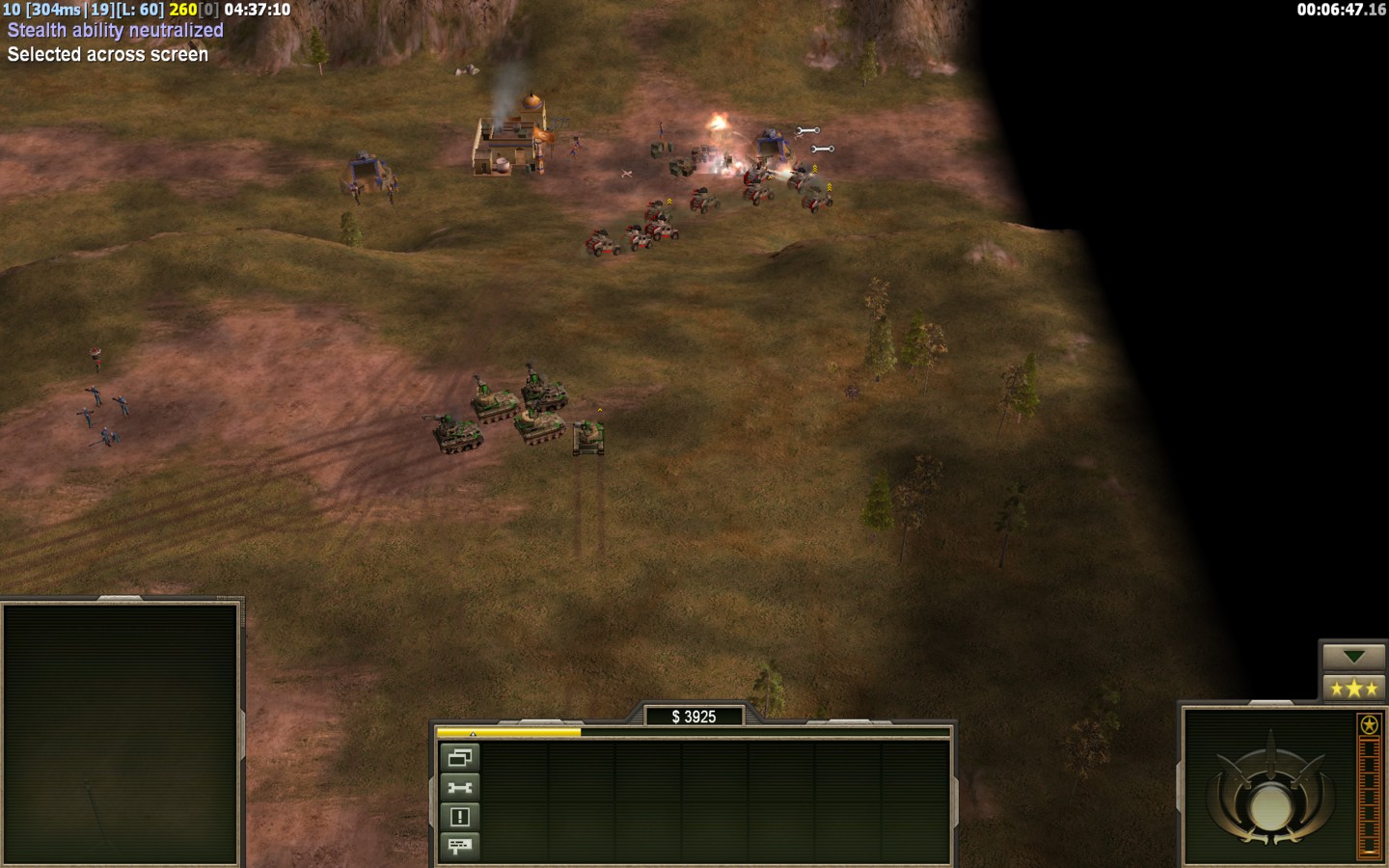Select the wrench icon button
The width and height of the screenshot is (1389, 868).
point(459,788)
